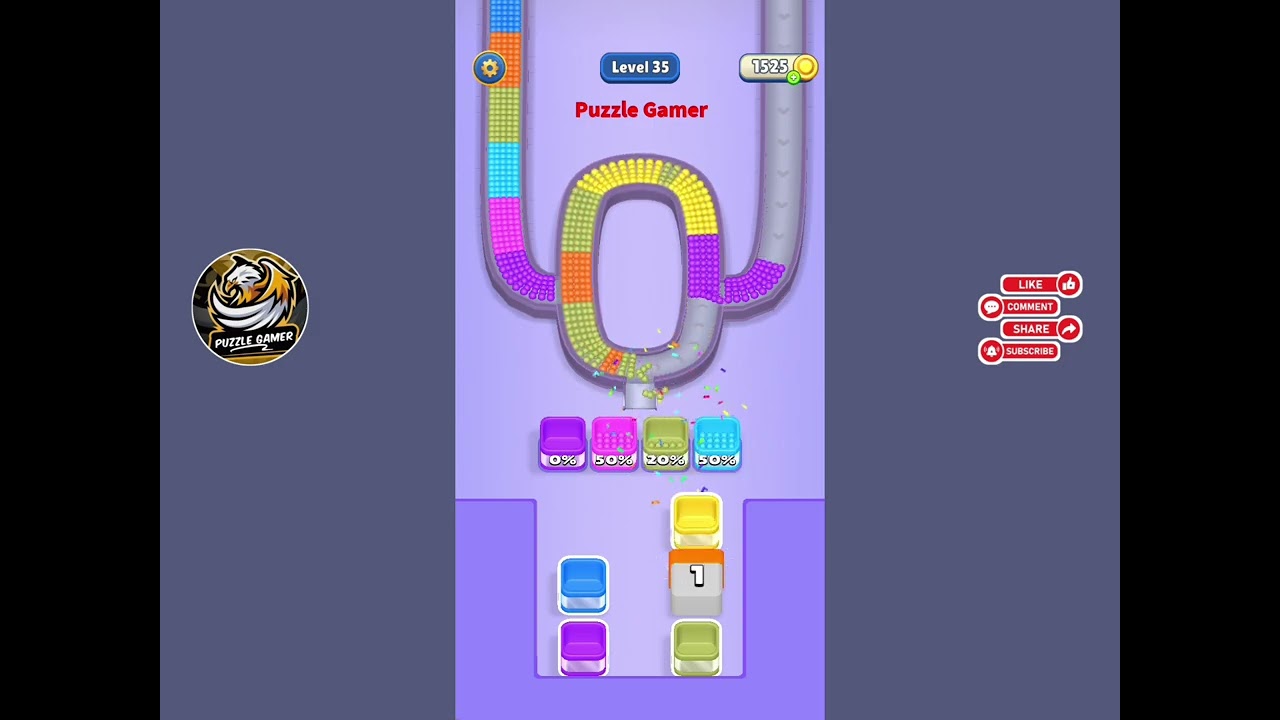The height and width of the screenshot is (720, 1280).
Task: Select the orange block numbered 1
Action: [x=696, y=577]
